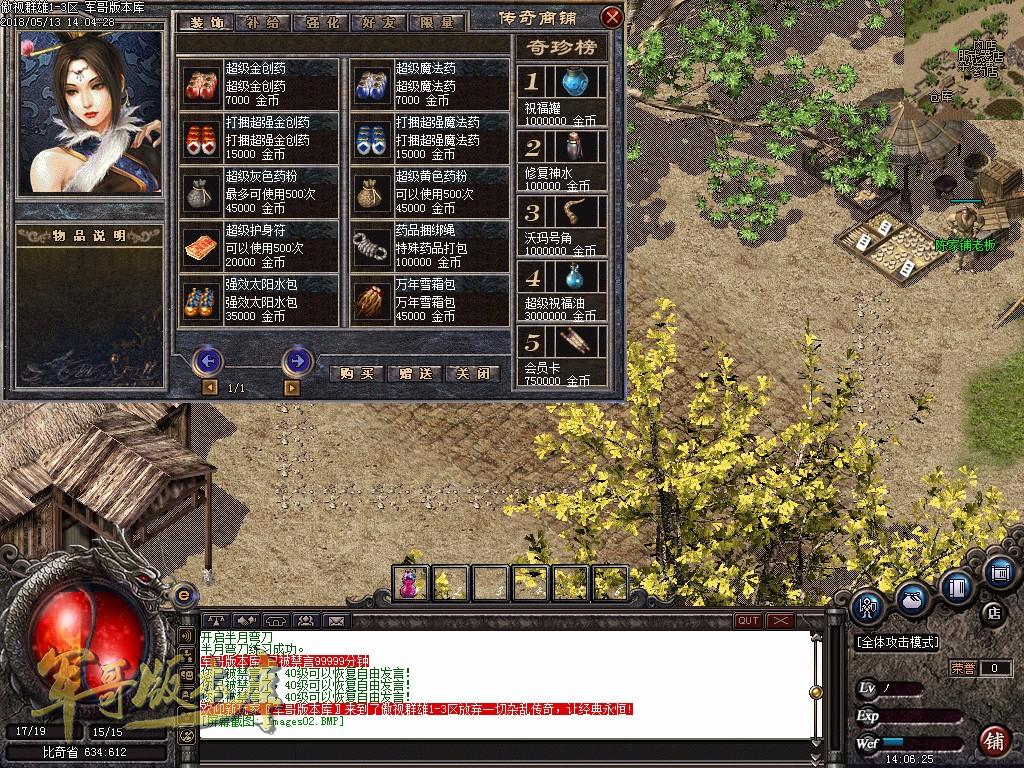Use the pink potion in the hotbar
This screenshot has height=768, width=1024.
411,582
